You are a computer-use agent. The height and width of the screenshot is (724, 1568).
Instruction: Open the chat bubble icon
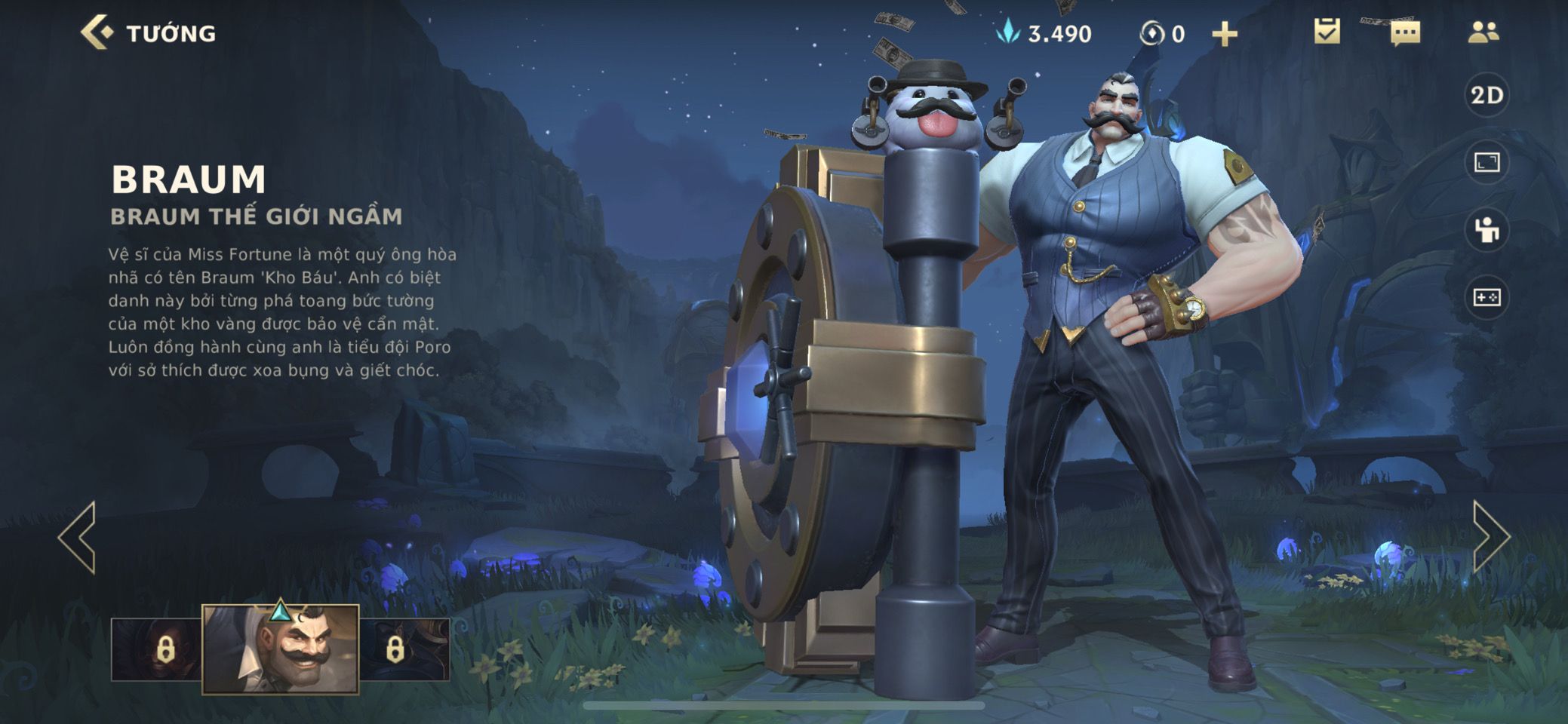coord(1405,33)
